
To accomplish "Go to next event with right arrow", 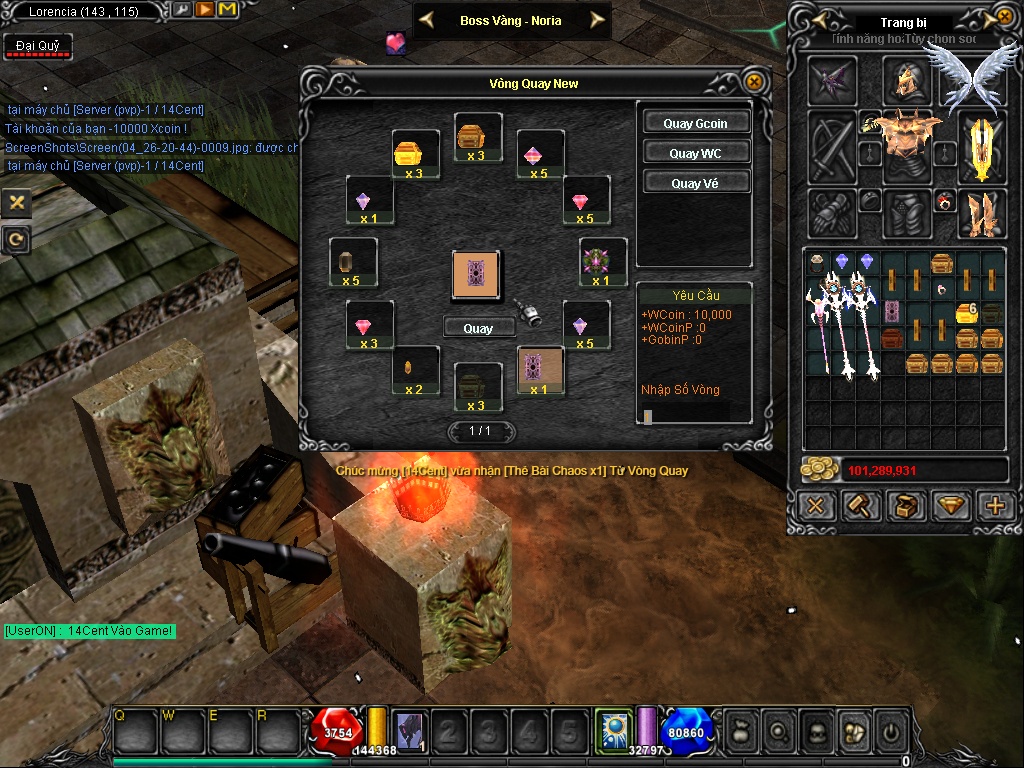I will pyautogui.click(x=598, y=20).
